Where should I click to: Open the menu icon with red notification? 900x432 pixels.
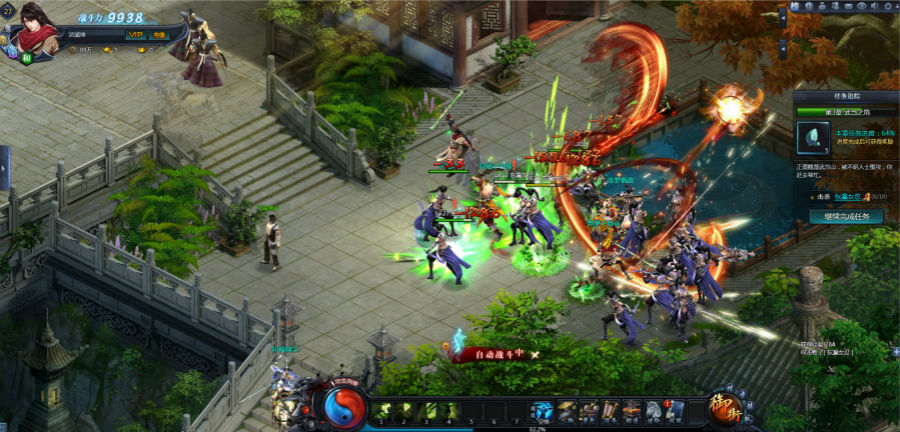point(675,409)
